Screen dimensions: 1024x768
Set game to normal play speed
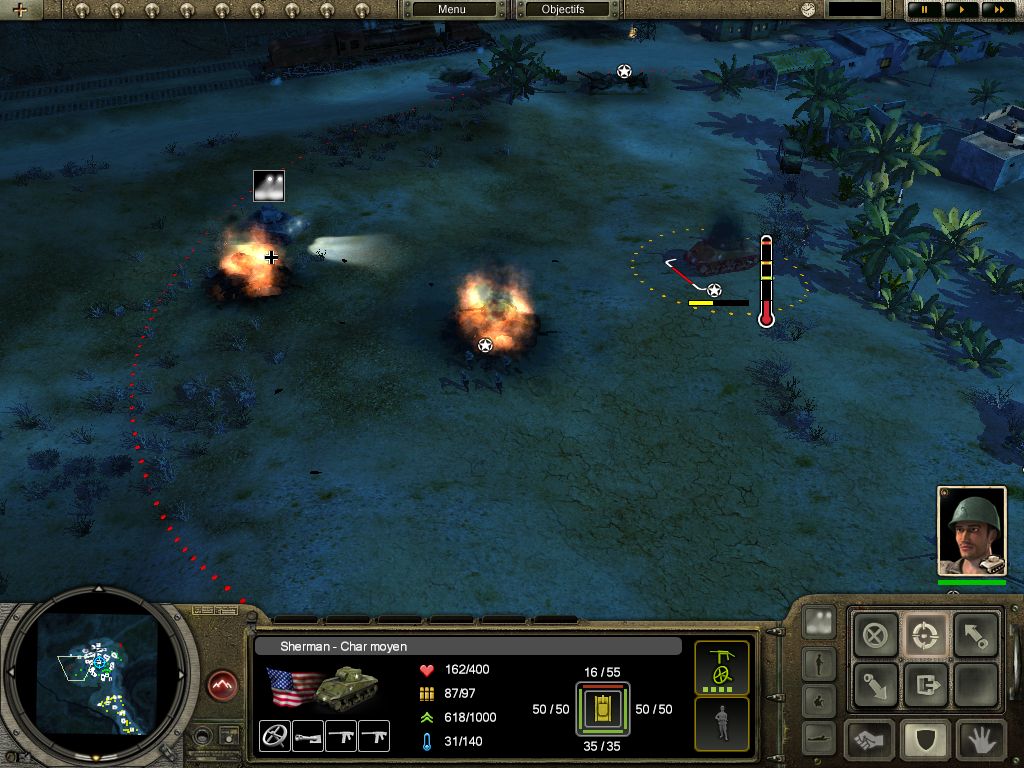[x=961, y=9]
